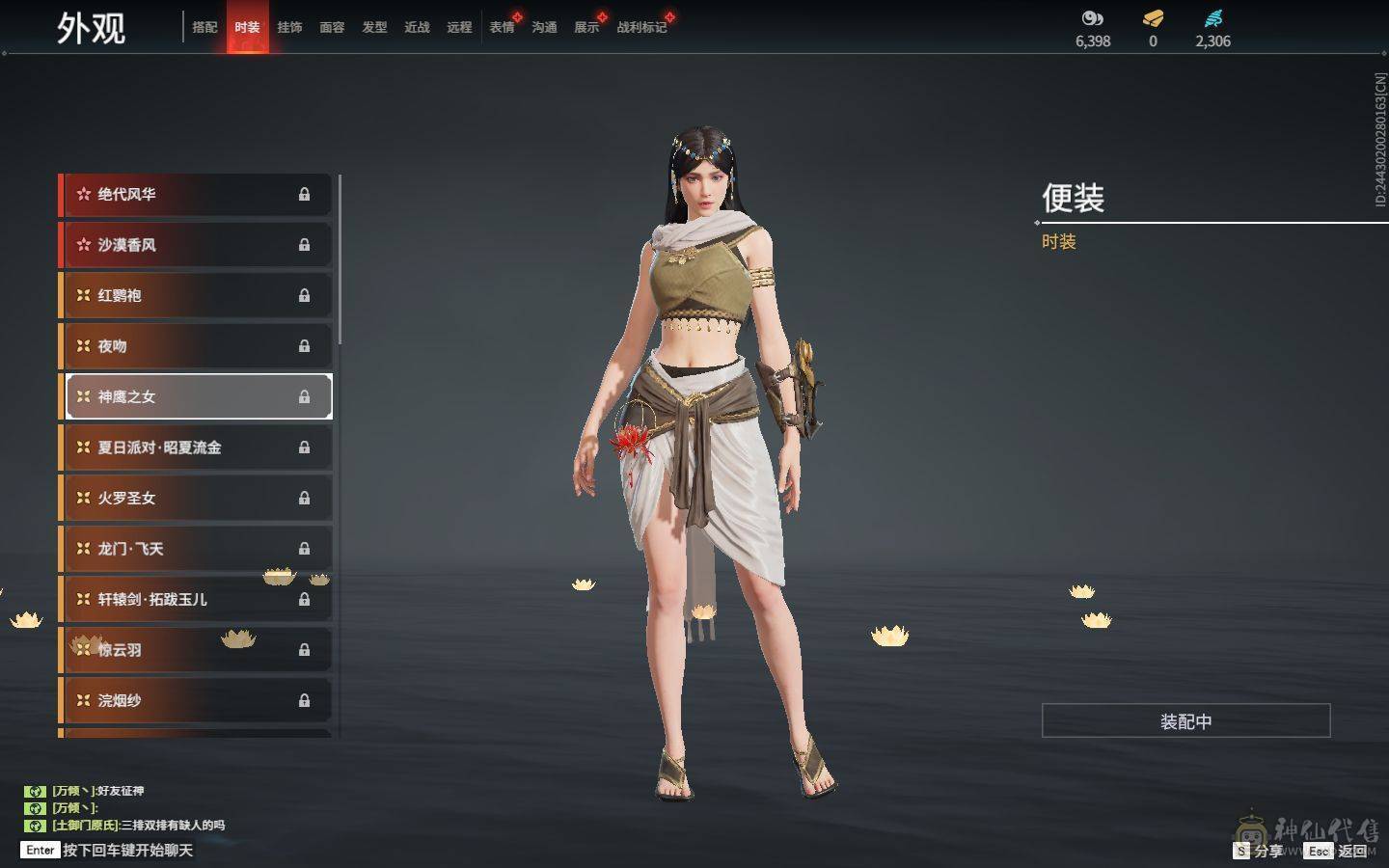Screen dimensions: 1389x868
Task: Click the lock icon on 神鹰之女 outfit
Action: pyautogui.click(x=305, y=396)
